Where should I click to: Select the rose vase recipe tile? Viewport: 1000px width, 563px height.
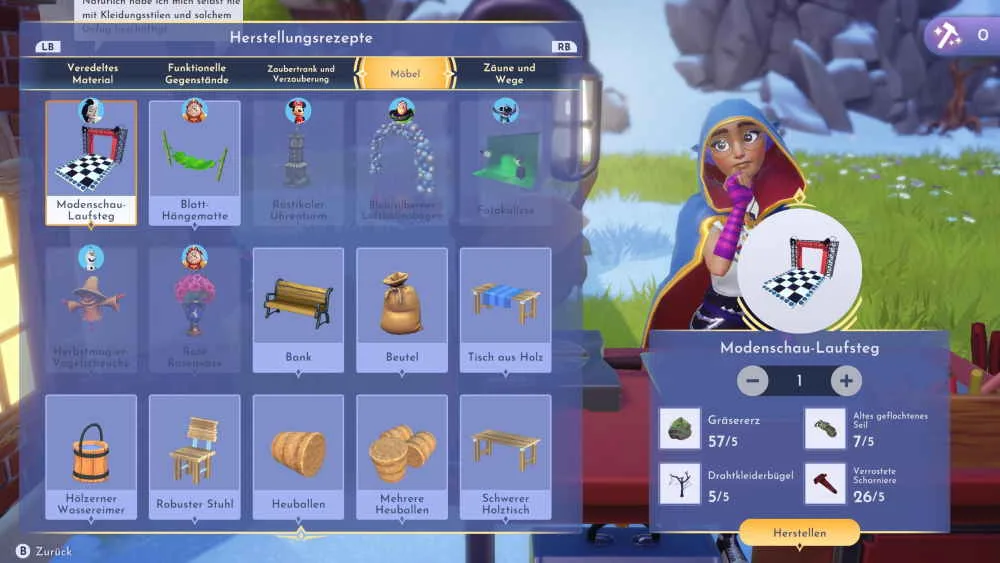click(x=195, y=310)
